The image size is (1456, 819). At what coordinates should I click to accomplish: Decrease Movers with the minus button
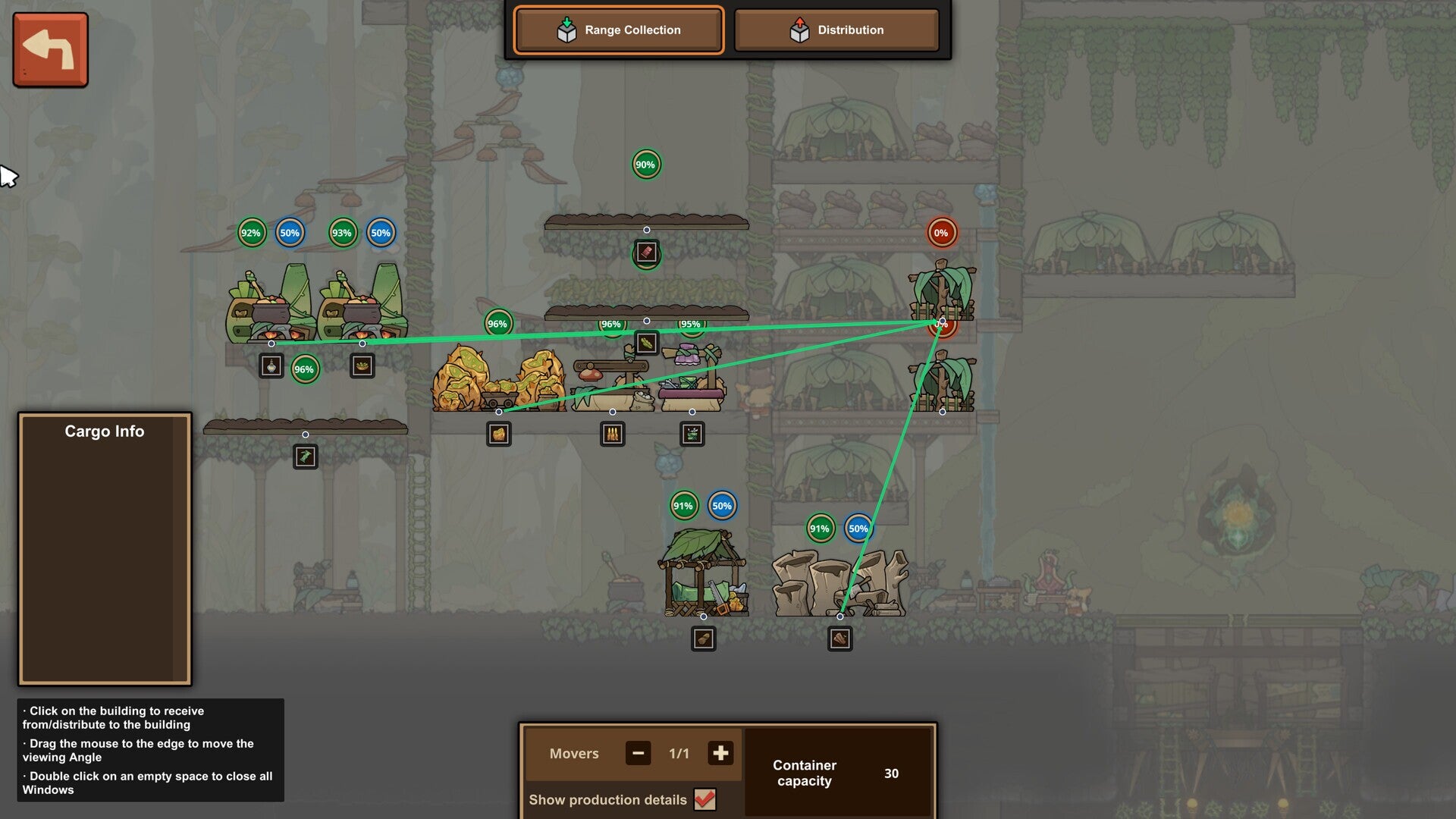coord(638,753)
